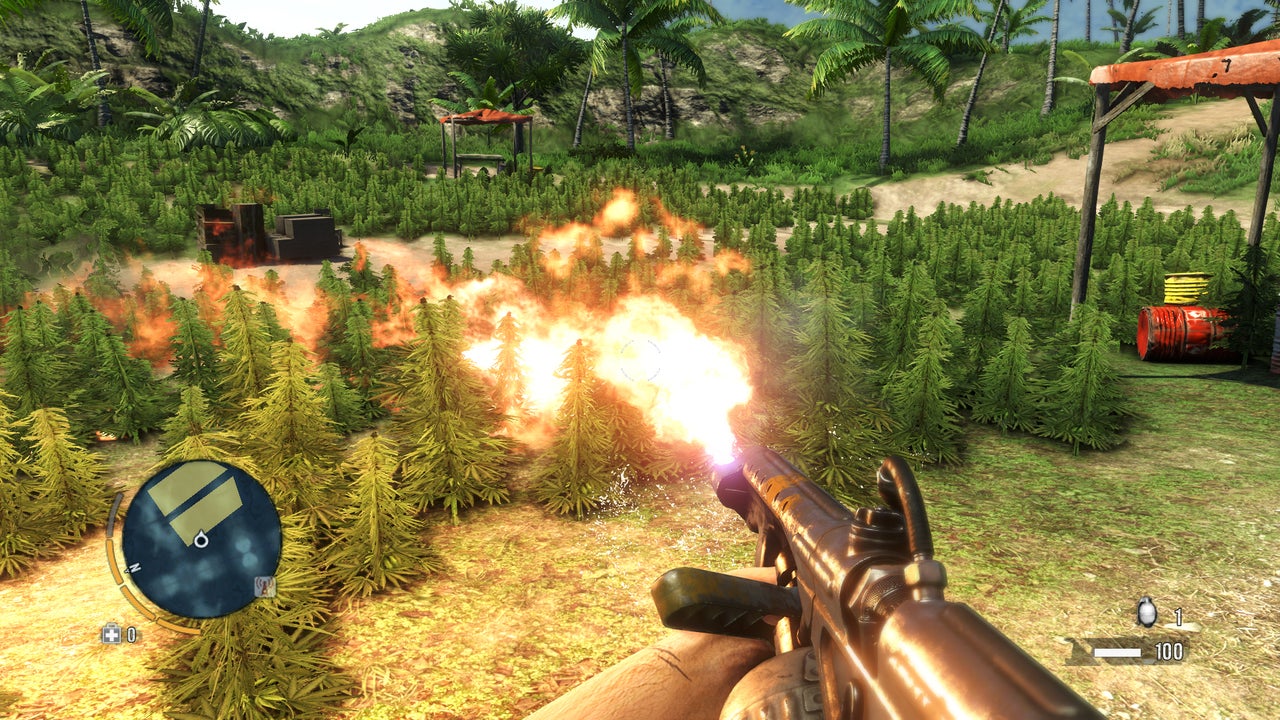Select the medkit icon

110,634
